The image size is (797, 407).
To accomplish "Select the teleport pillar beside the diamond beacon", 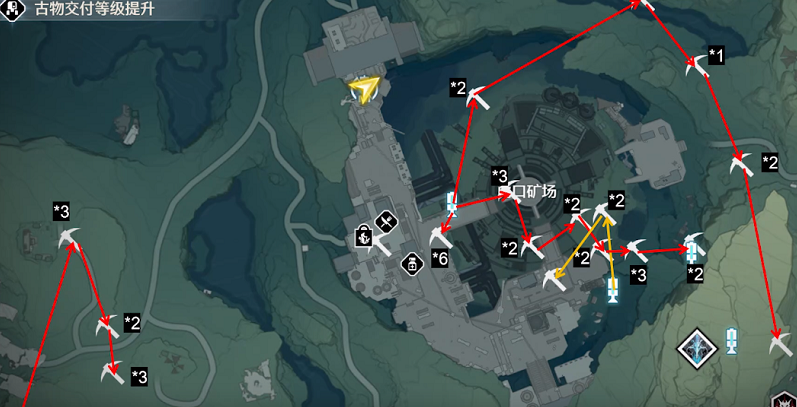I will click(732, 340).
